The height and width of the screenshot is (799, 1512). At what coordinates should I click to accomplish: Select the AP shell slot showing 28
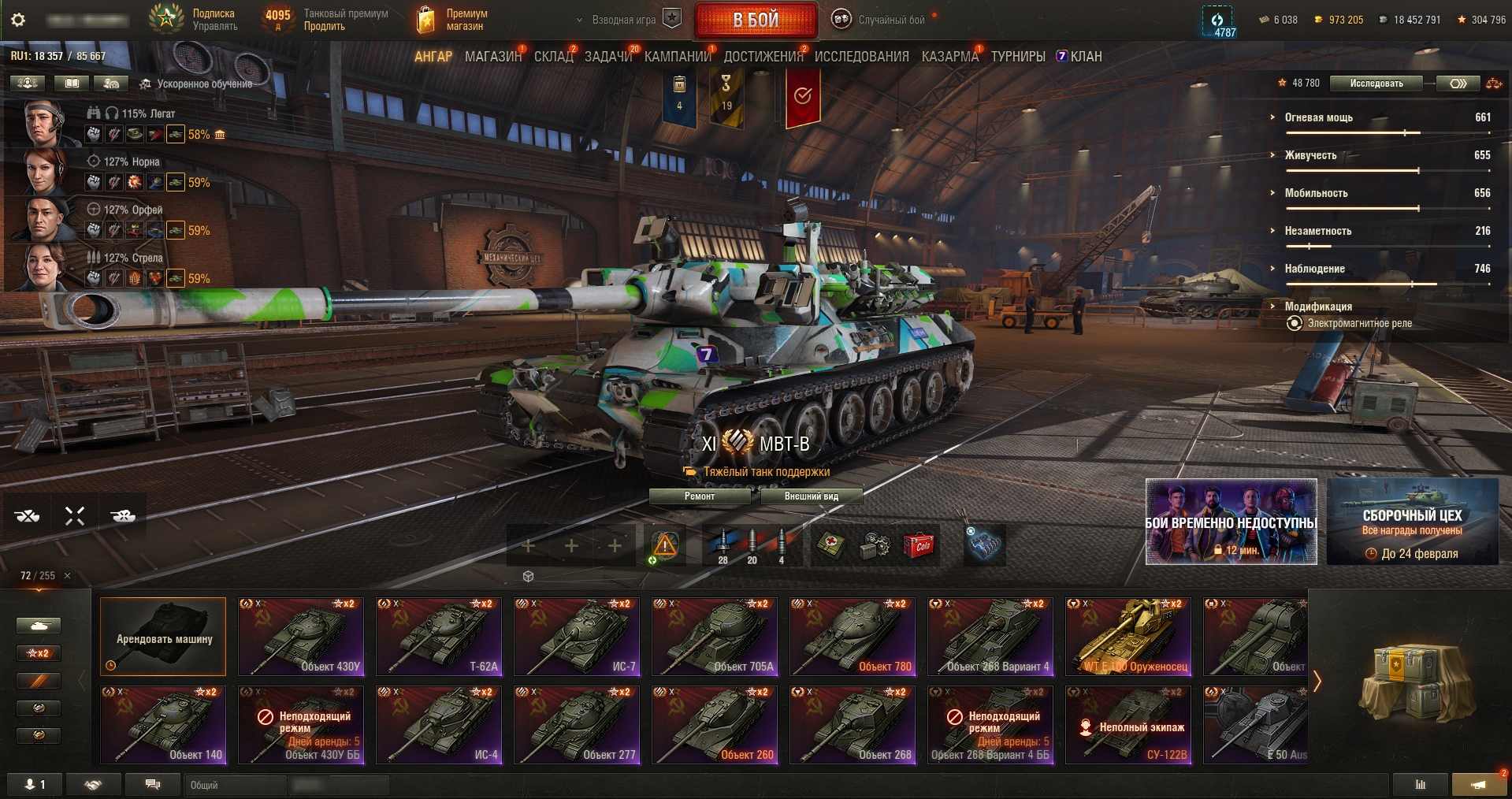pos(723,544)
